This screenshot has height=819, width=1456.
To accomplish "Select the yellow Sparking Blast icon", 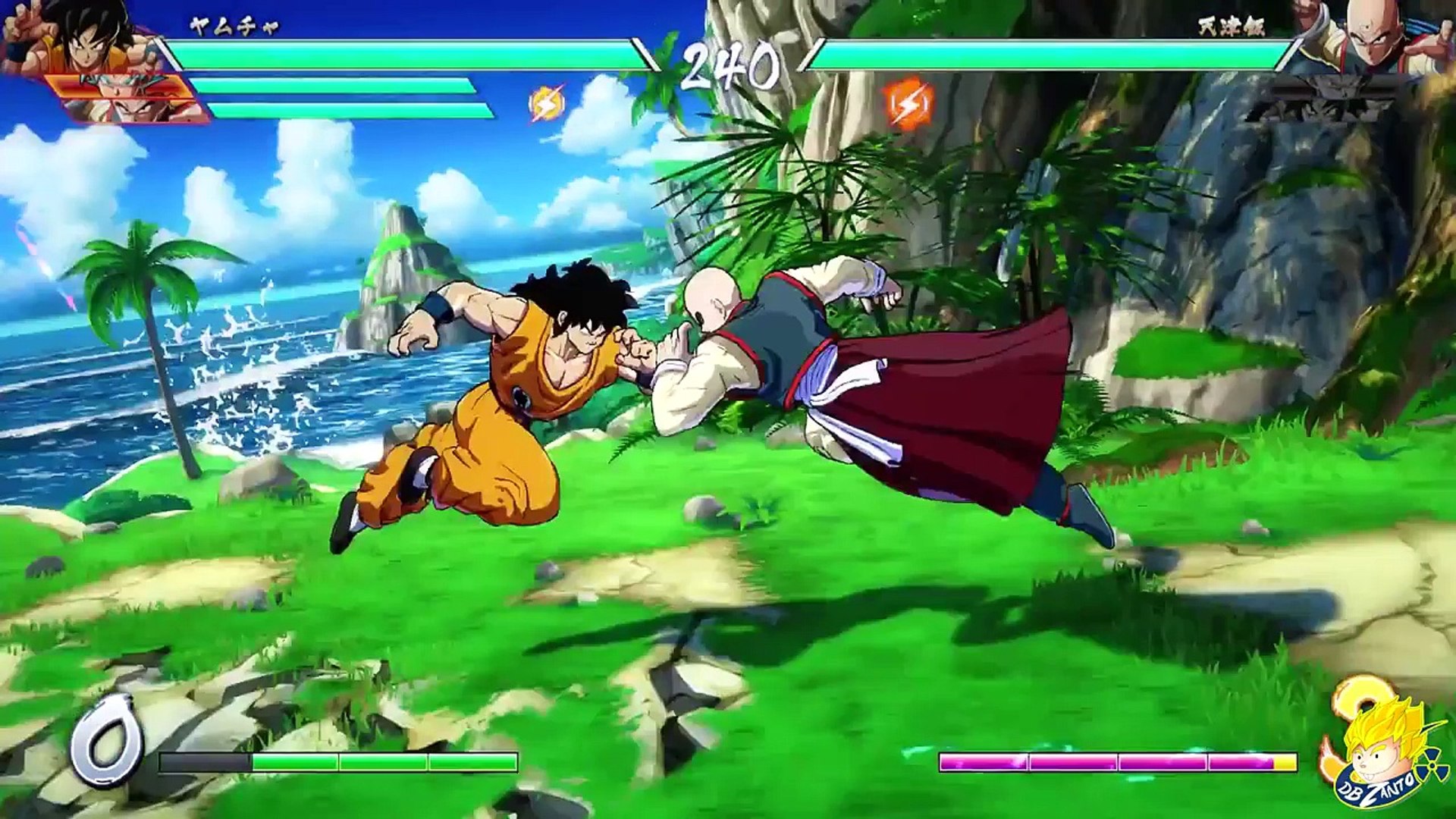I will click(x=547, y=104).
